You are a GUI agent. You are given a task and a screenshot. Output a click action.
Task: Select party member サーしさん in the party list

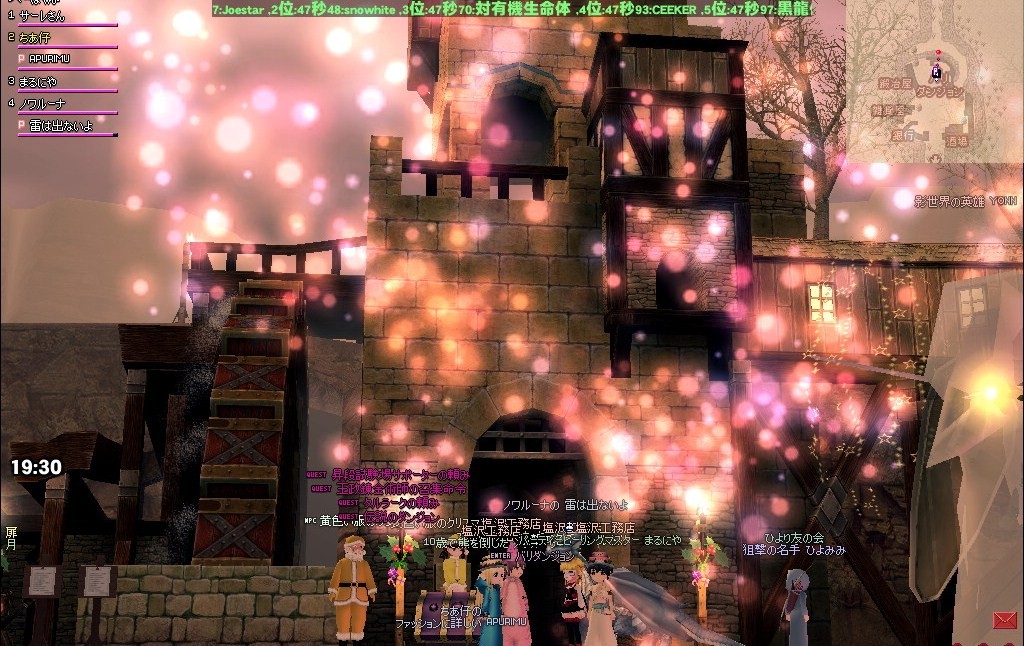42,17
